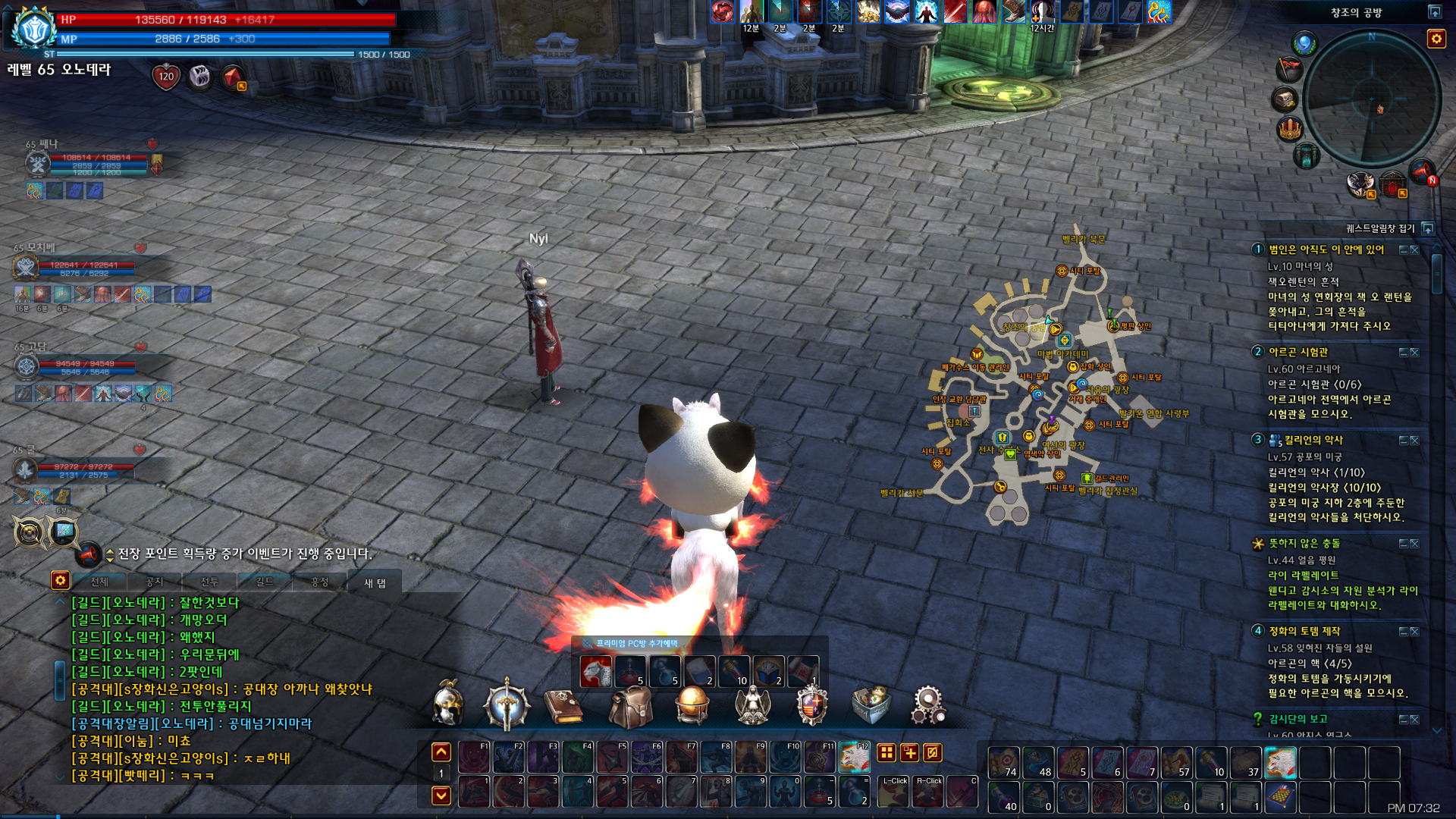Click the minimap settings gear button
The height and width of the screenshot is (819, 1456).
(1436, 39)
